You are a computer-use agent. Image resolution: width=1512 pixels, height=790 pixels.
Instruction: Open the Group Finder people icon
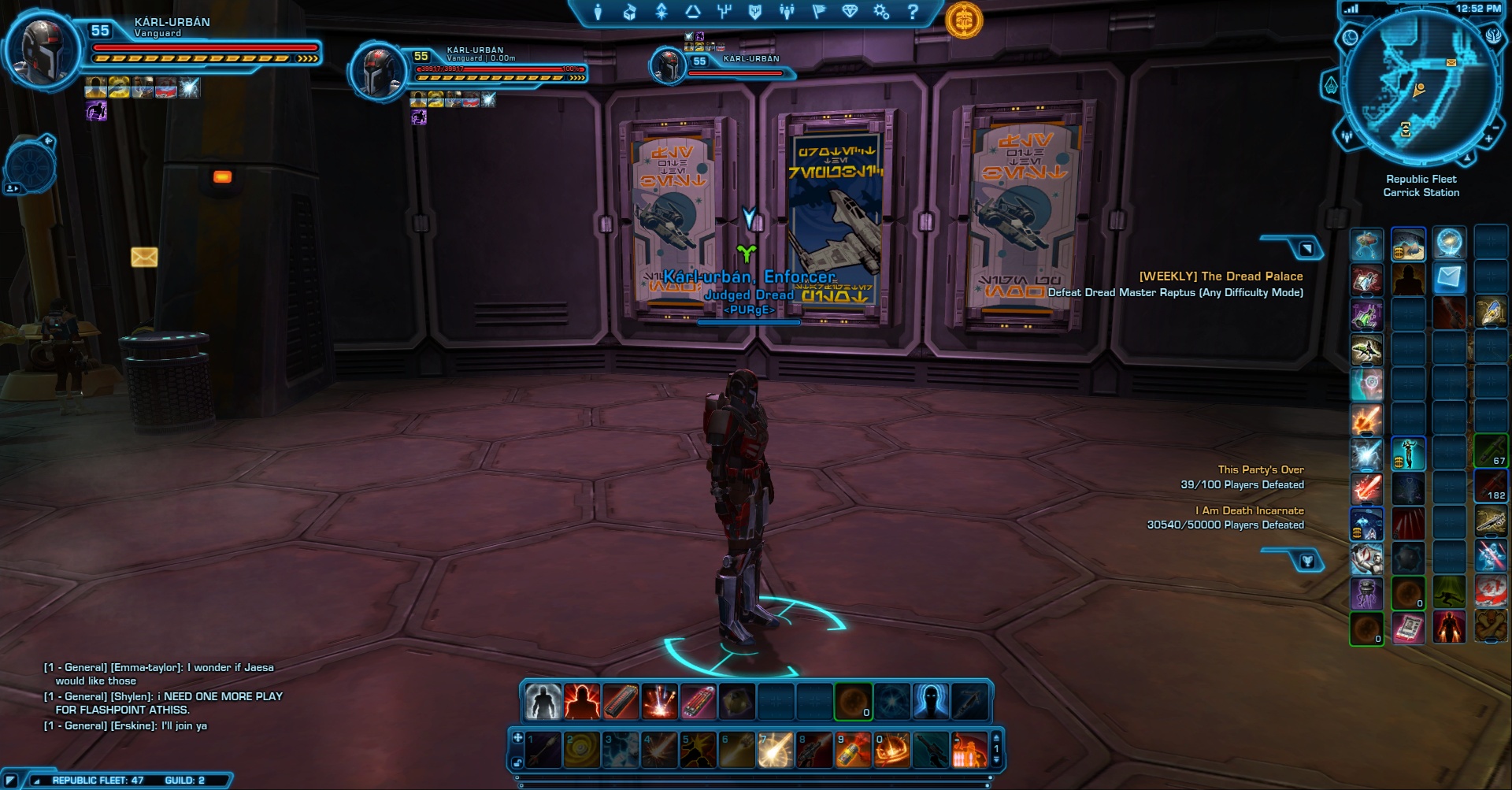pos(787,10)
